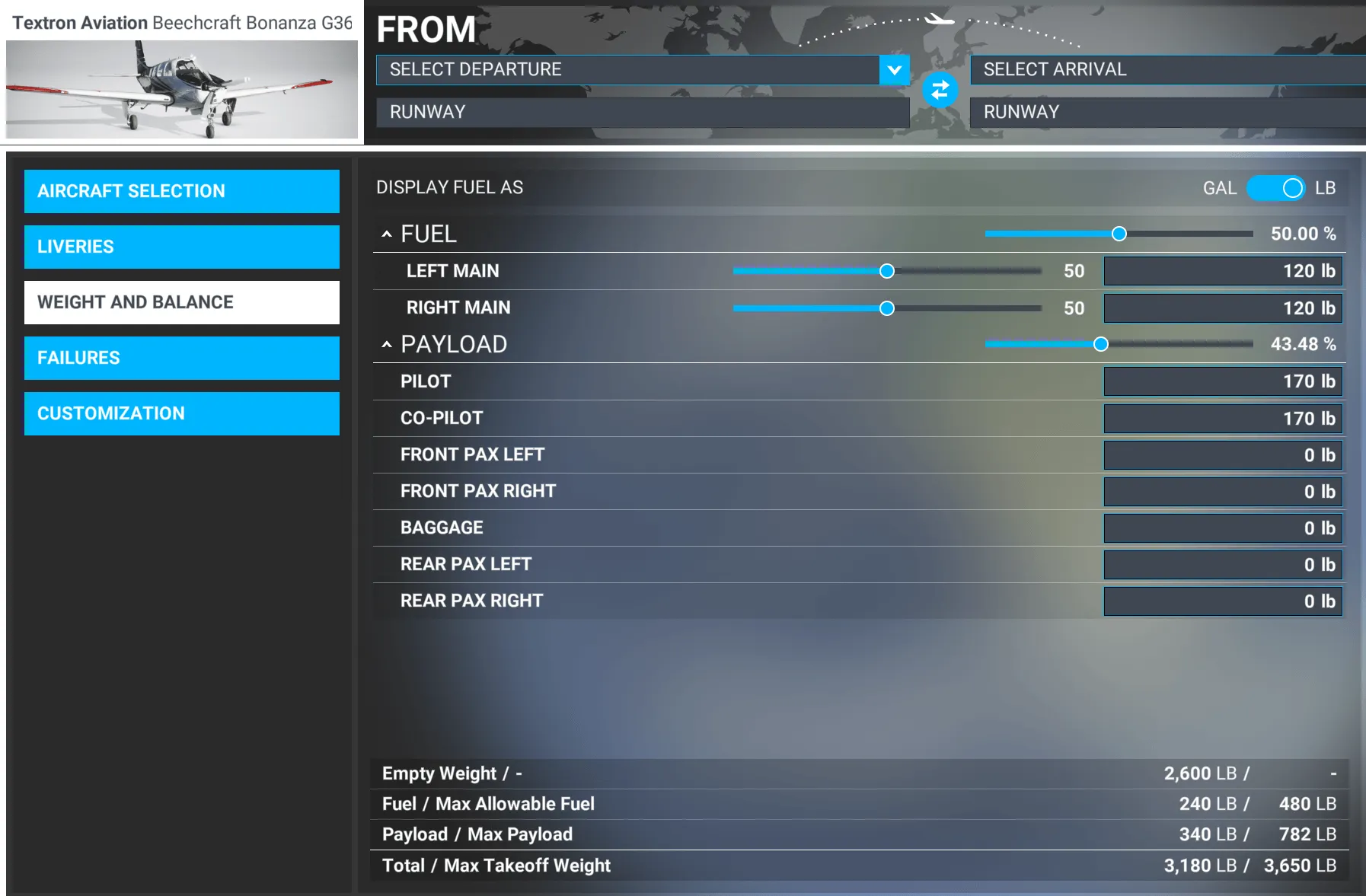Viewport: 1366px width, 896px height.
Task: Collapse the PAYLOAD section
Action: tap(388, 344)
